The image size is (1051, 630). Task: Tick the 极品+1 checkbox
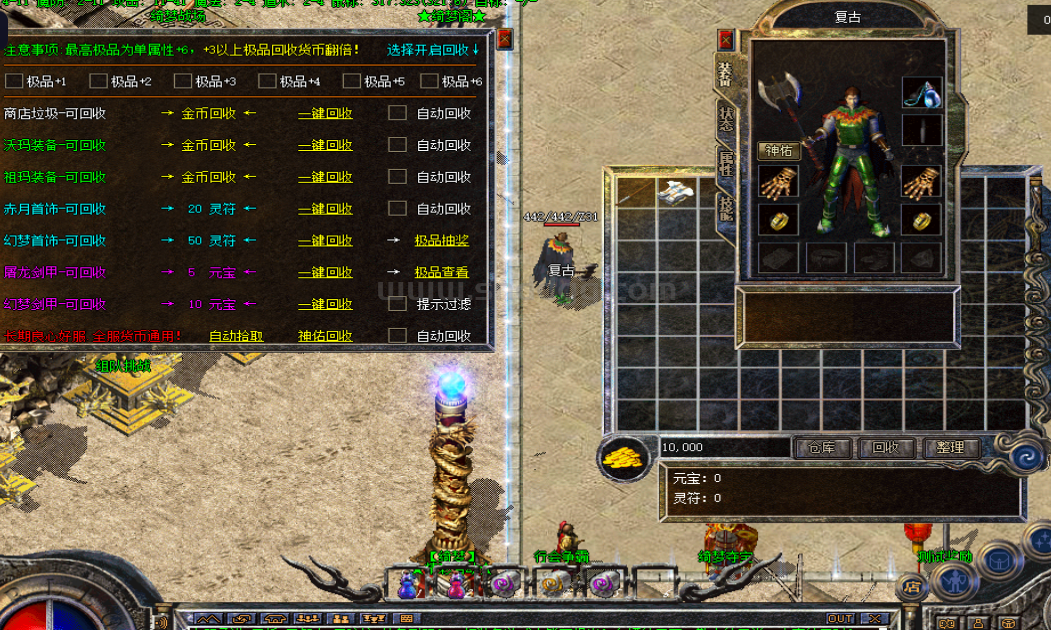(14, 81)
